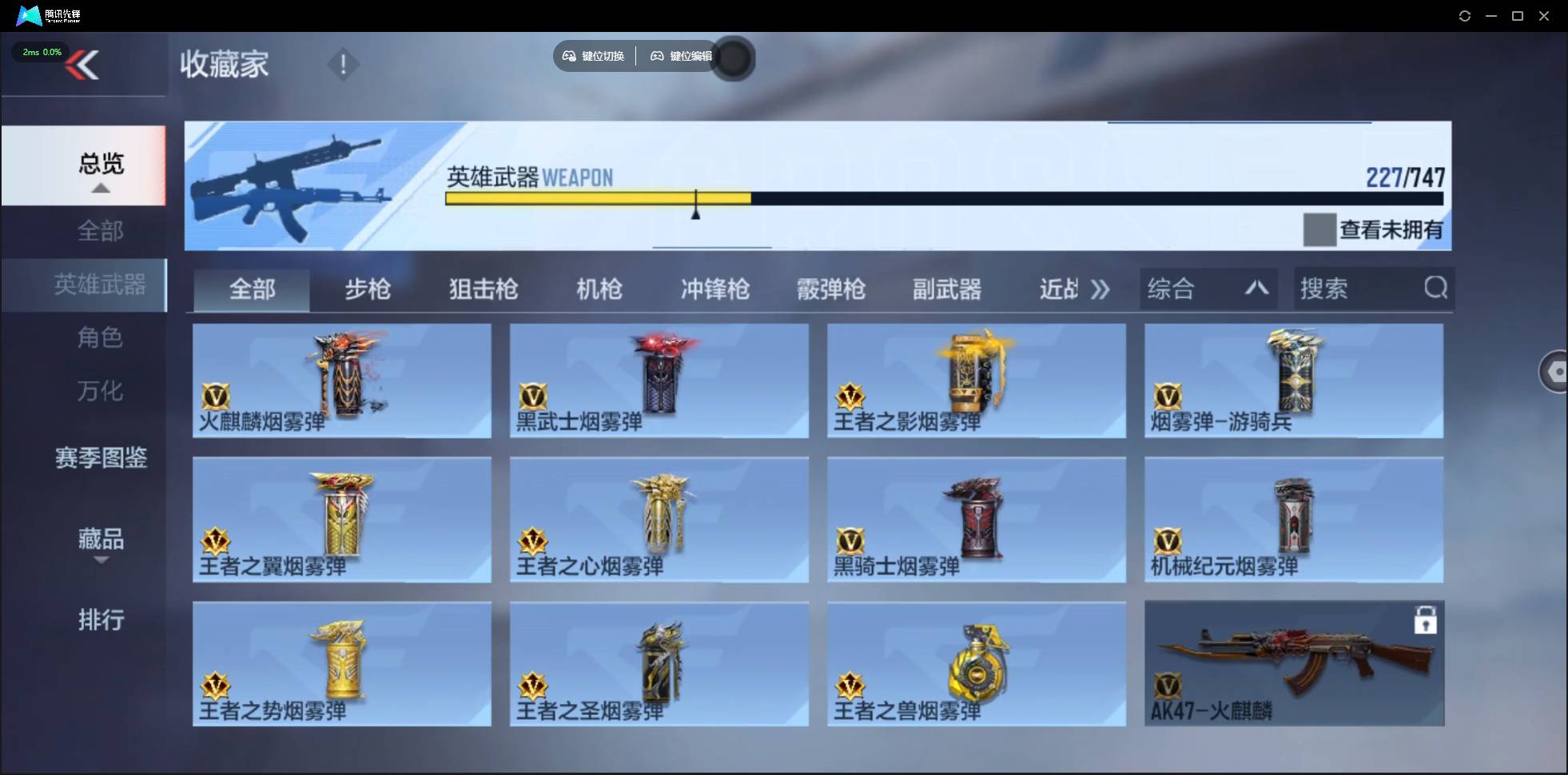Open the exclamation notice beside 收藏家 title
Image resolution: width=1568 pixels, height=775 pixels.
click(x=343, y=63)
